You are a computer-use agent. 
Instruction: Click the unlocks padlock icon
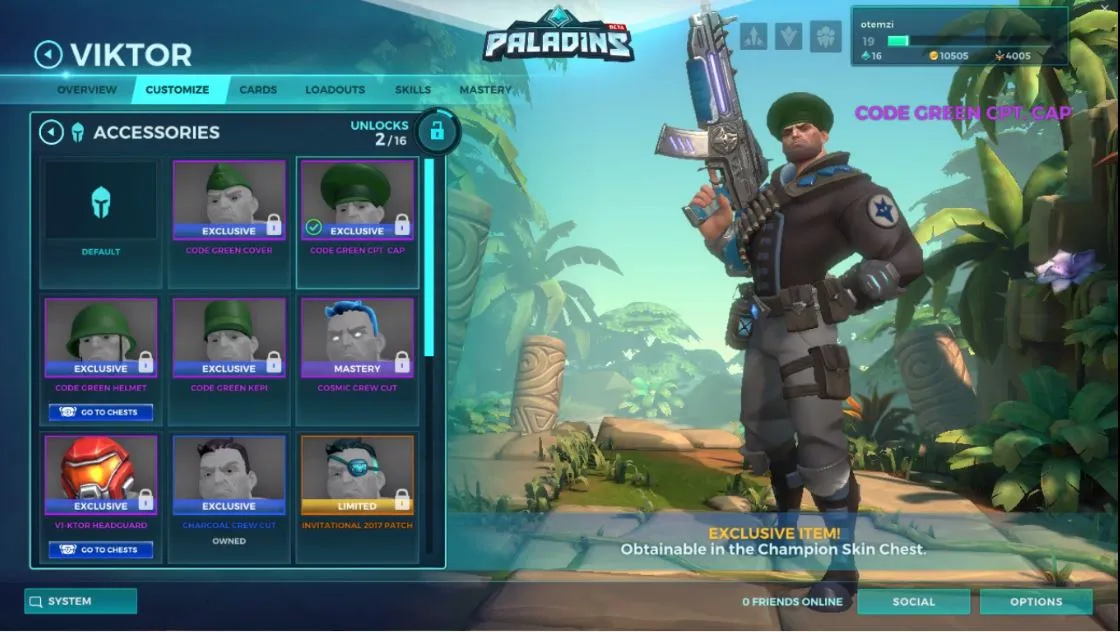436,131
